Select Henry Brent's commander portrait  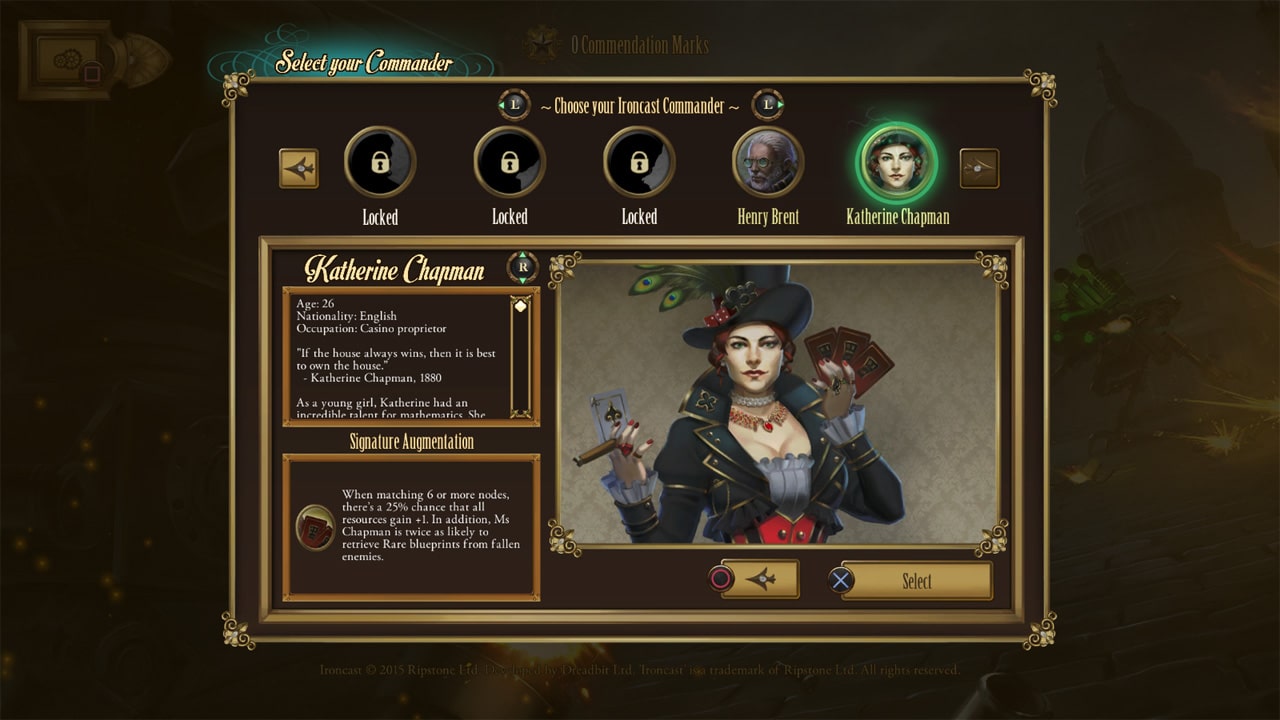(x=768, y=160)
